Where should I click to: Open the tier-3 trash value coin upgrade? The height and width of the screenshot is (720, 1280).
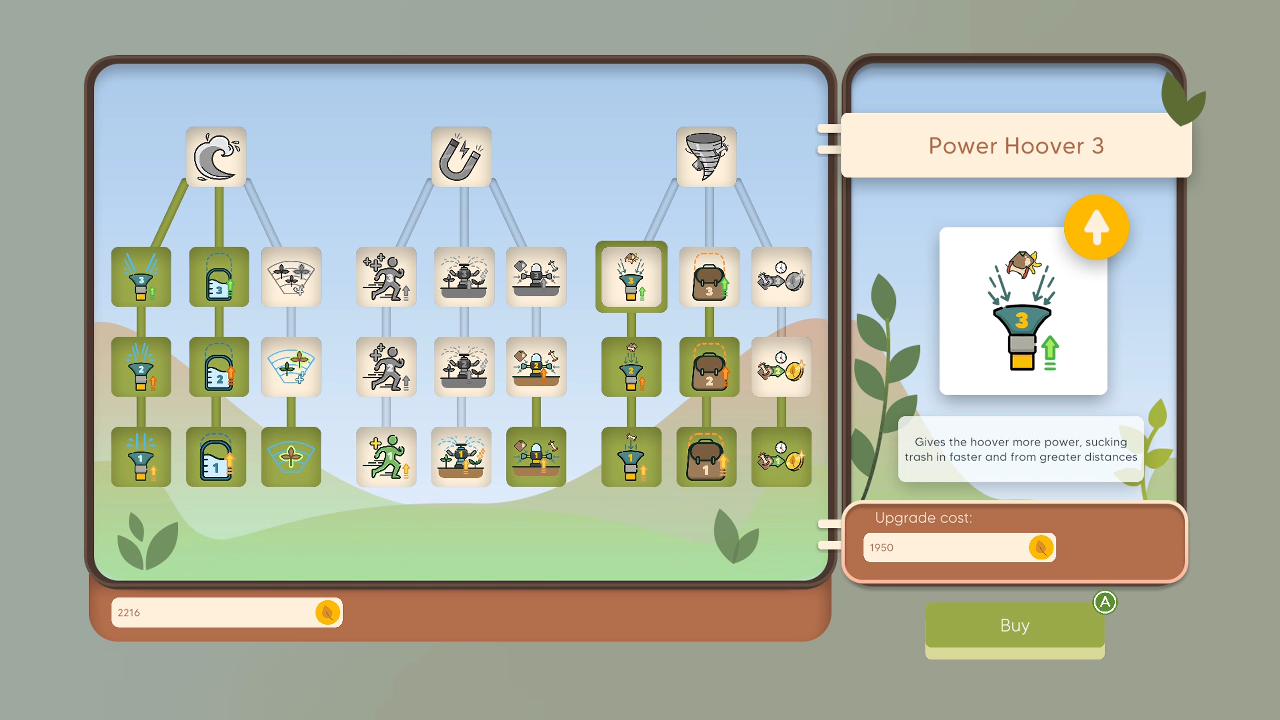[781, 277]
